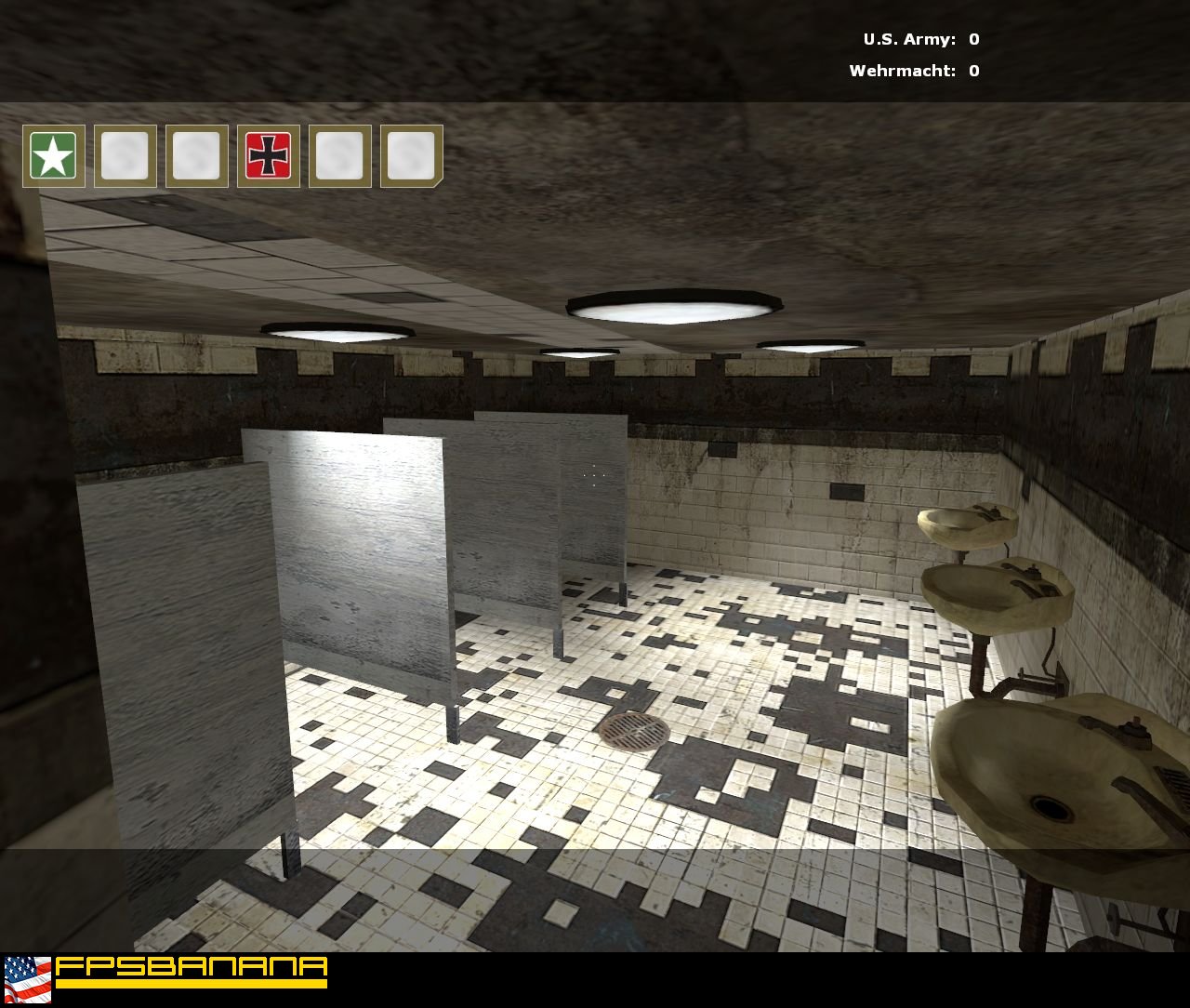
Task: Click the third empty slot icon
Action: pos(195,156)
